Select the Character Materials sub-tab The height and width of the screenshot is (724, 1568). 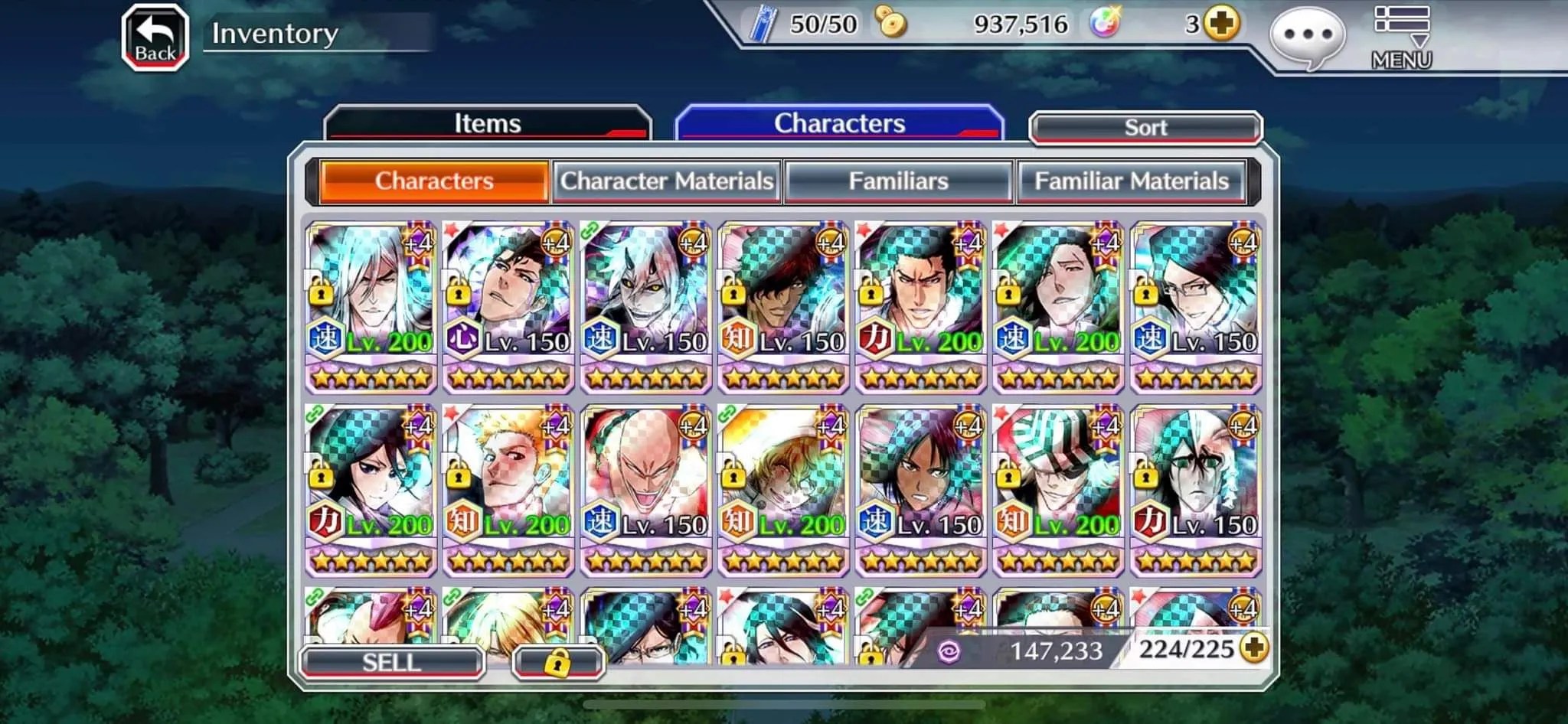[x=667, y=181]
